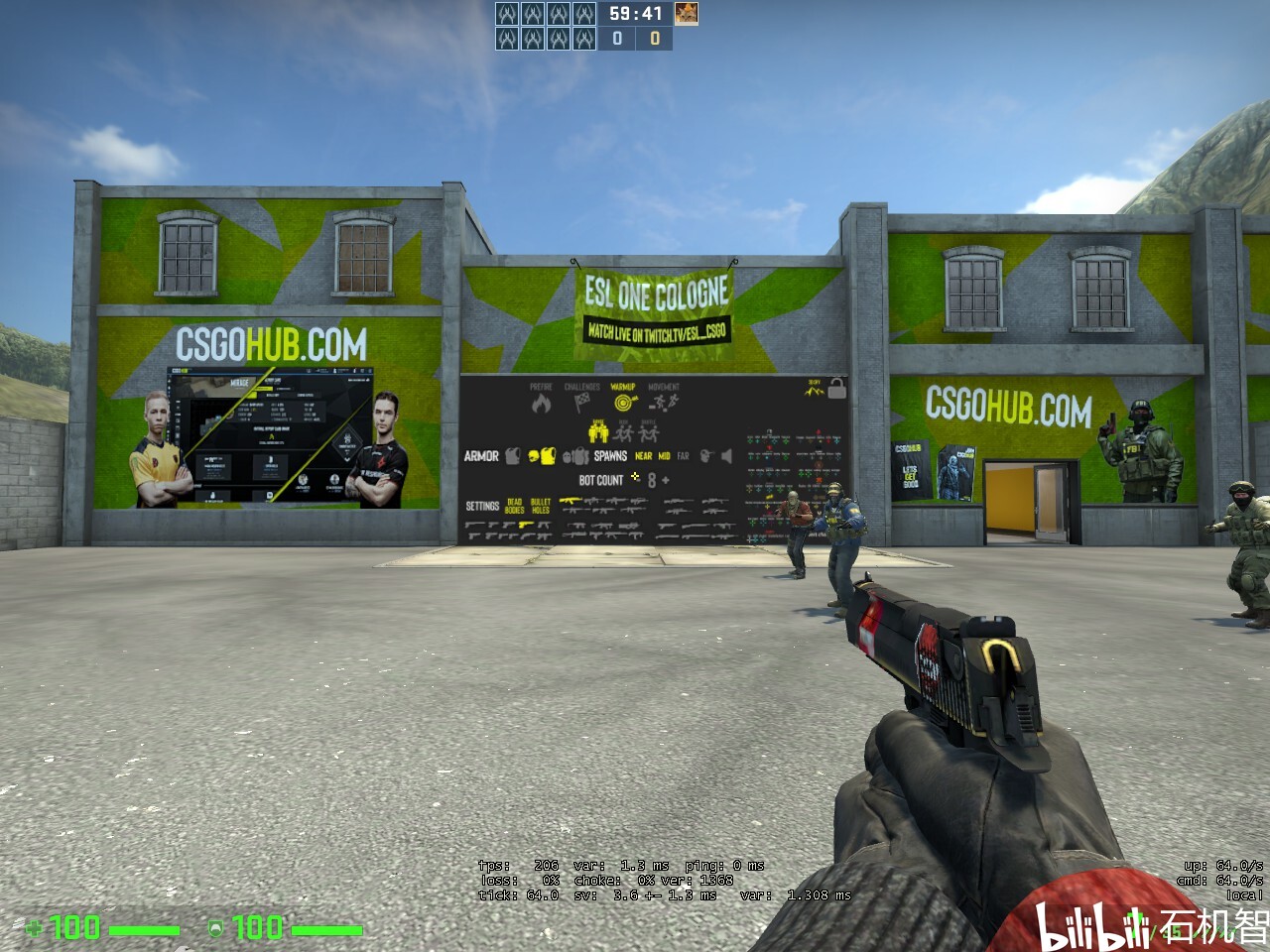Screen dimensions: 1270x952
Task: Toggle the DEAD BODIES setting
Action: [x=514, y=504]
